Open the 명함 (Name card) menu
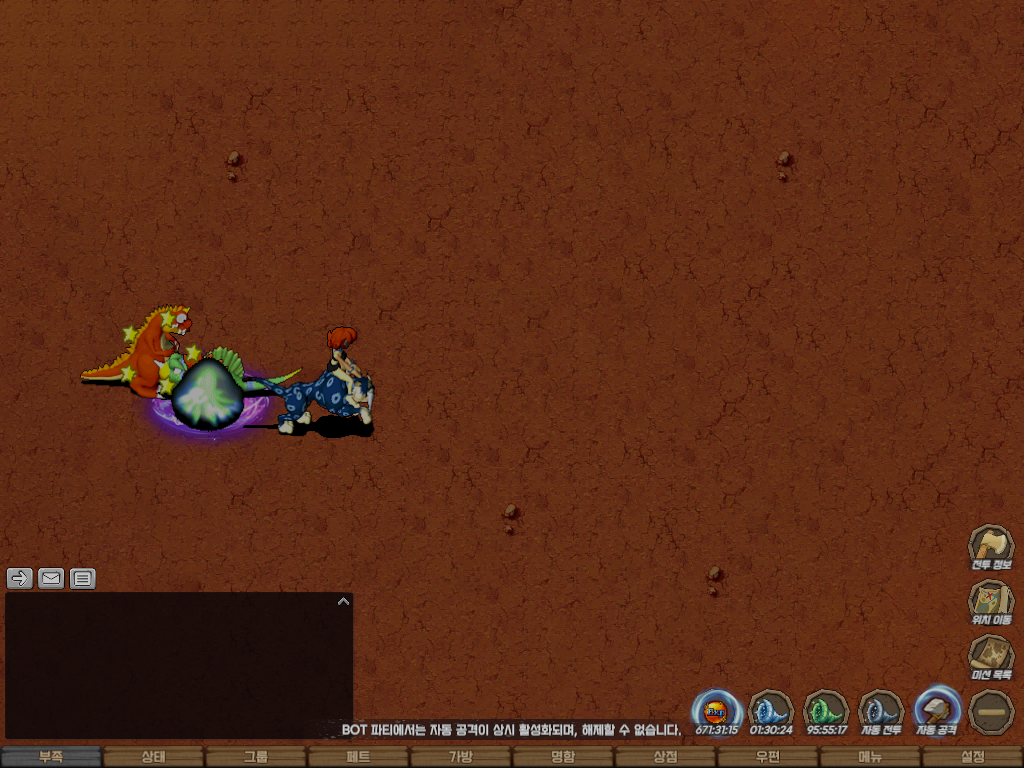The height and width of the screenshot is (768, 1024). click(563, 757)
